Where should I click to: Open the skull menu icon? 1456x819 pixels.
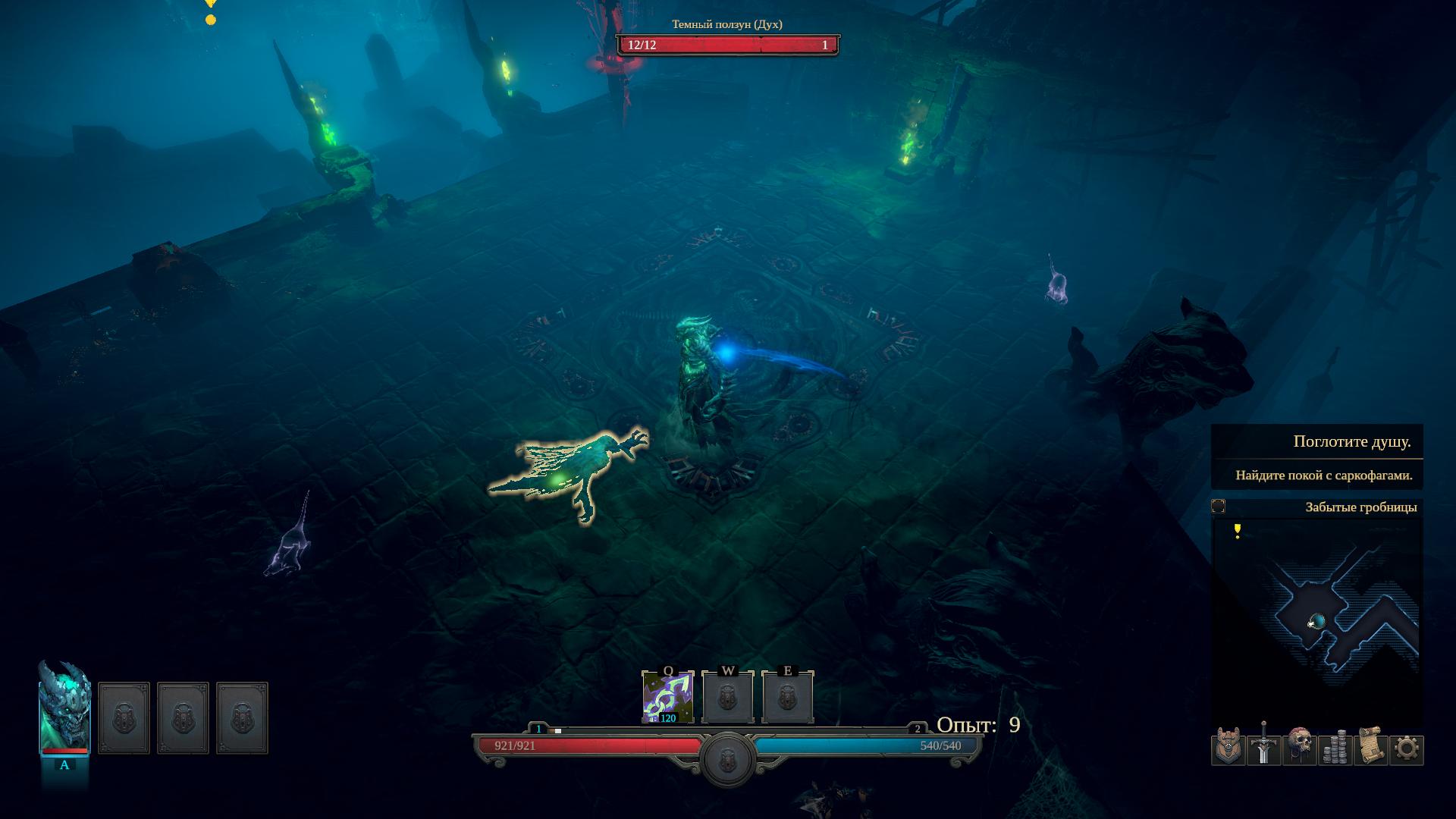tap(1299, 748)
